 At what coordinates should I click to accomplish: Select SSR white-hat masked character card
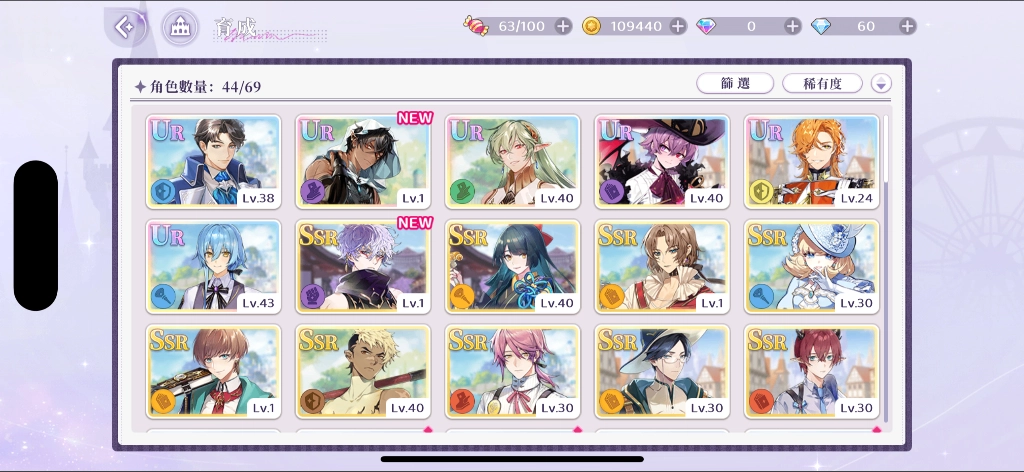[811, 266]
